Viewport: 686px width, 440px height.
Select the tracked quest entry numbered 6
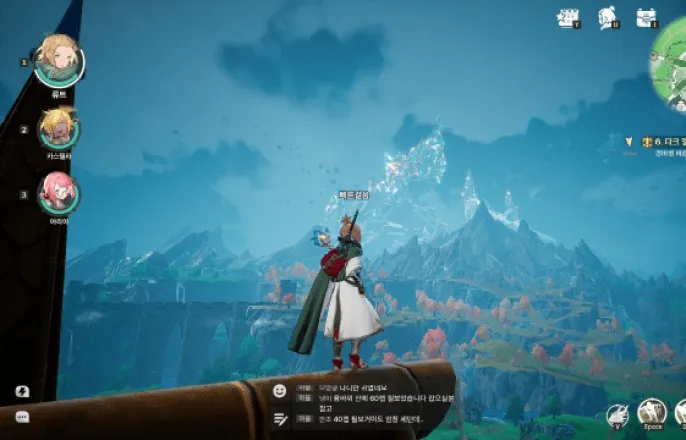[x=663, y=142]
